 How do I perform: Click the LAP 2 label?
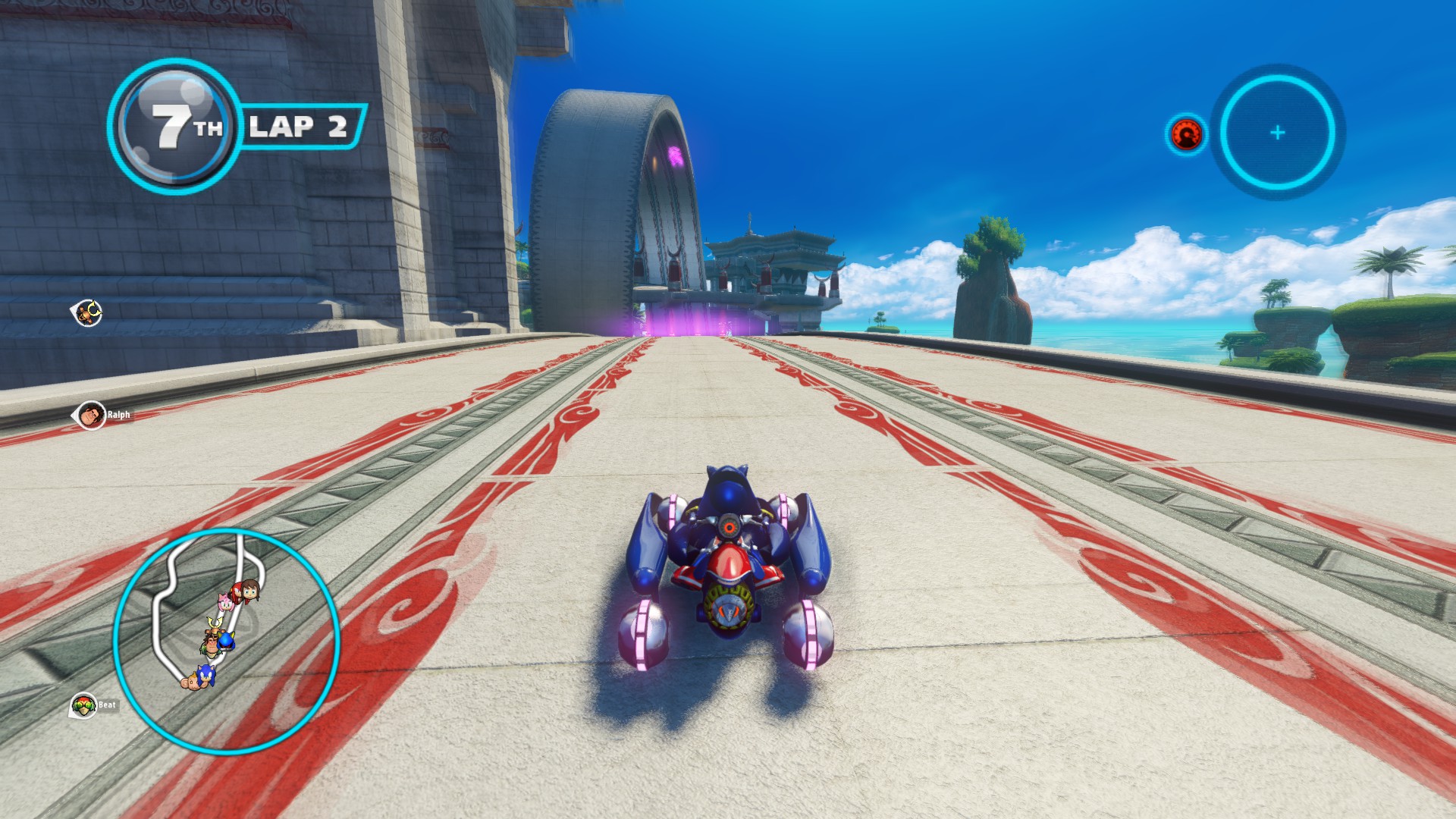pos(302,126)
